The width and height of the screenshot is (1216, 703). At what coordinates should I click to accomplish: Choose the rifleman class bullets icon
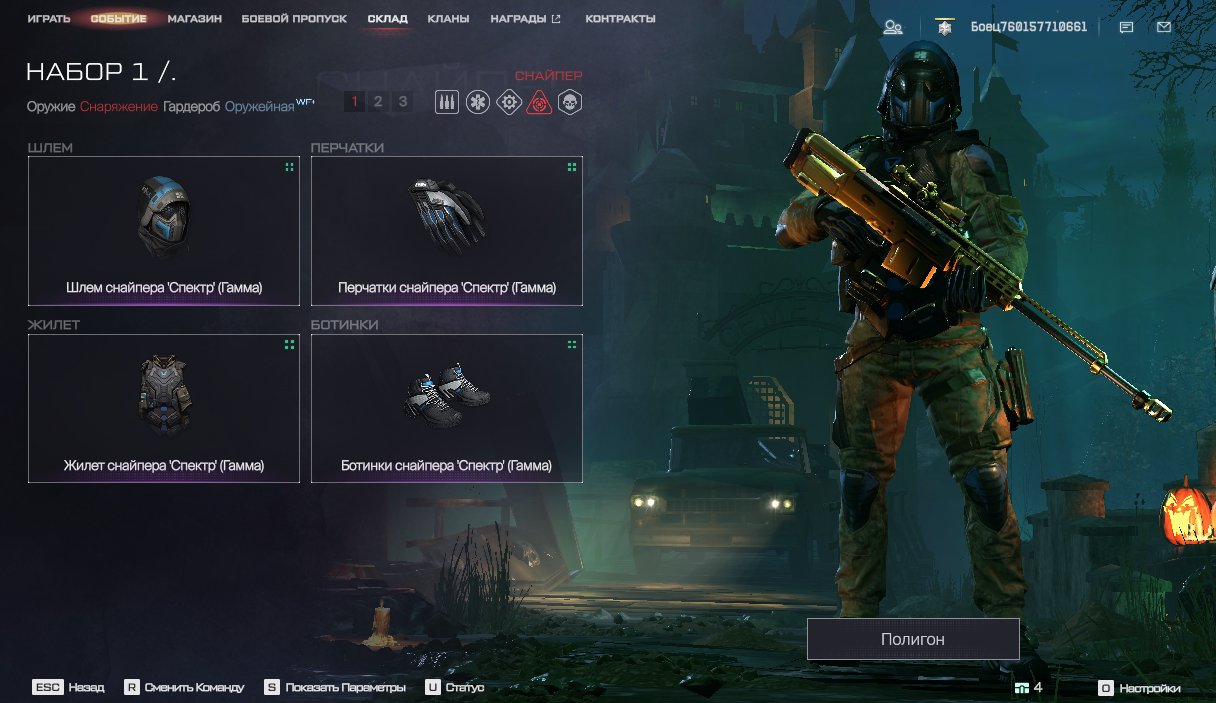pos(447,101)
